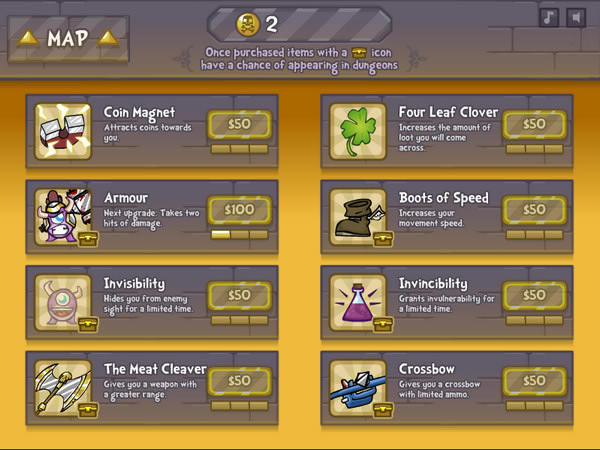Select the green four leaf clover icon
The width and height of the screenshot is (600, 450).
358,131
